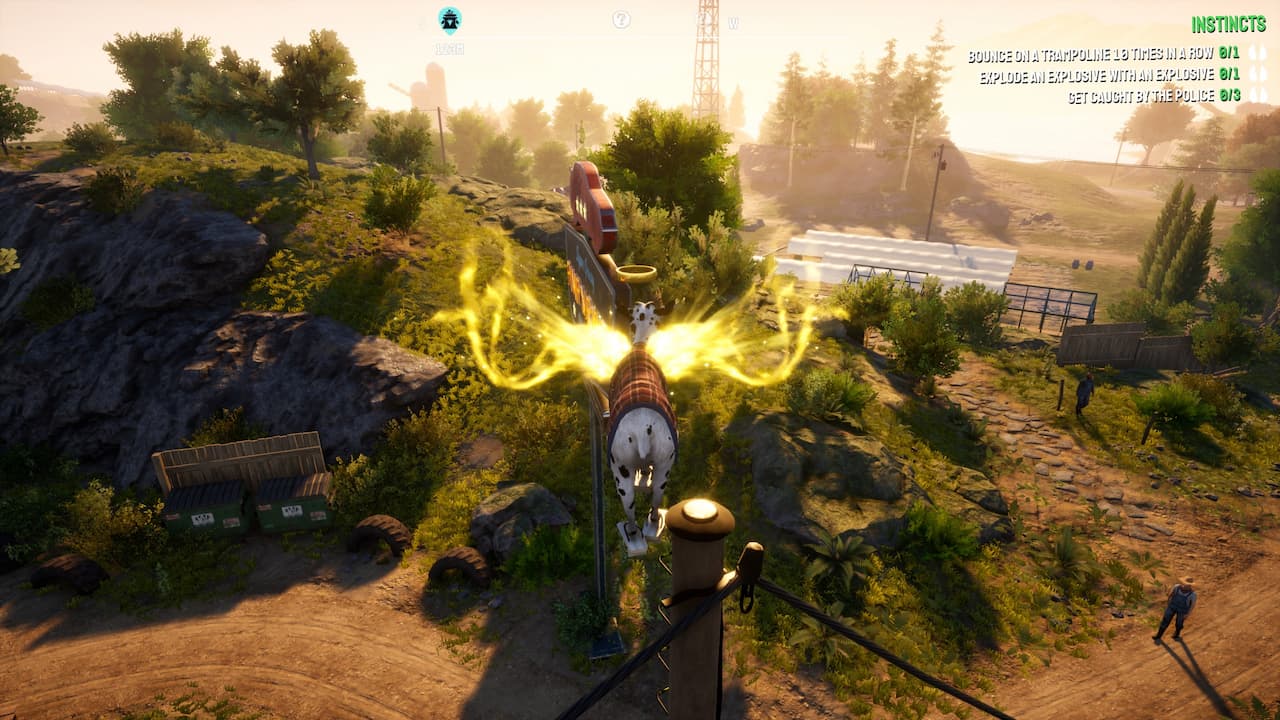Expand the distance label under the waypoint pin
This screenshot has height=720, width=1280.
click(449, 46)
